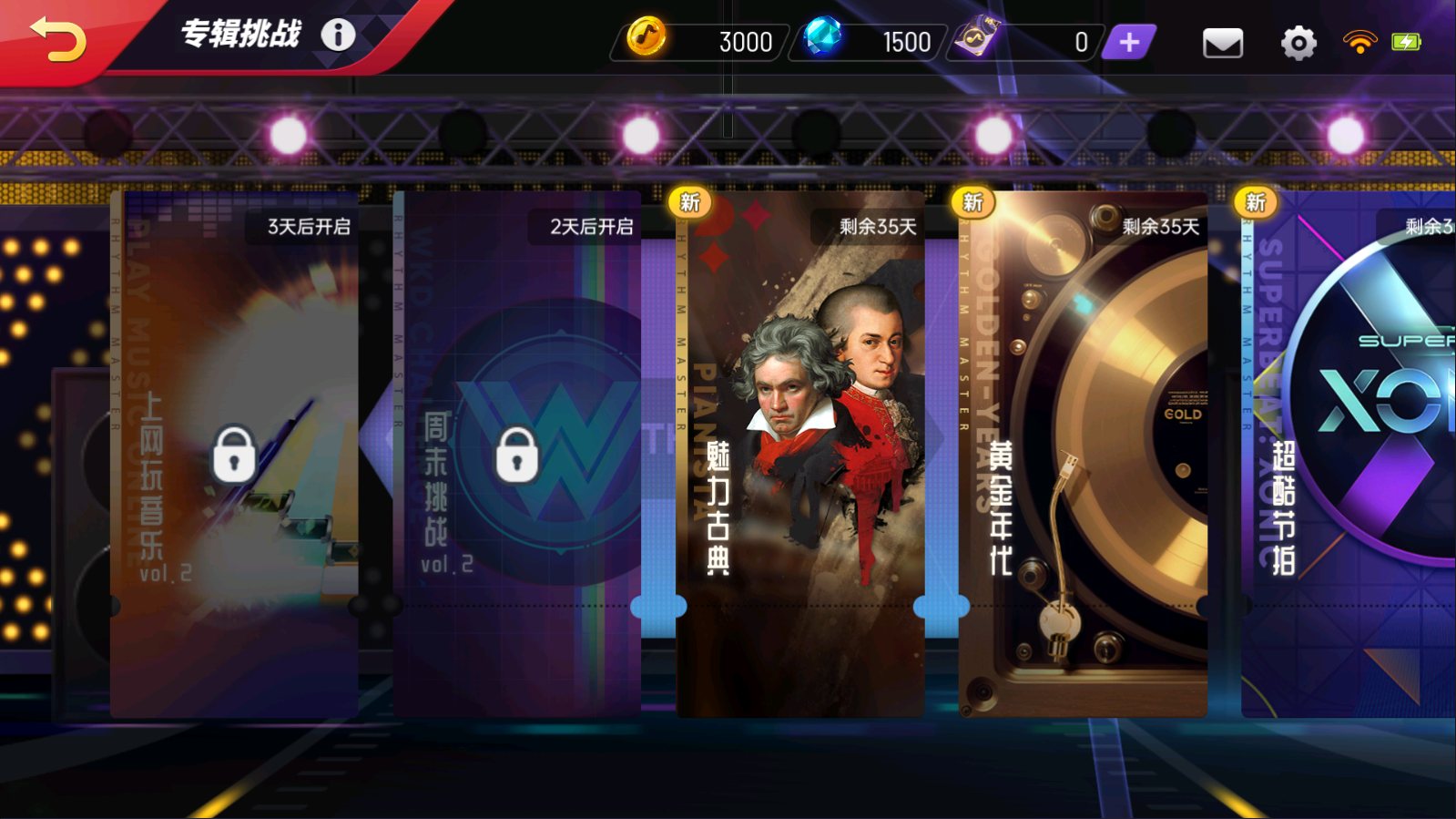1456x819 pixels.
Task: Open the album challenge info icon
Action: pyautogui.click(x=338, y=36)
